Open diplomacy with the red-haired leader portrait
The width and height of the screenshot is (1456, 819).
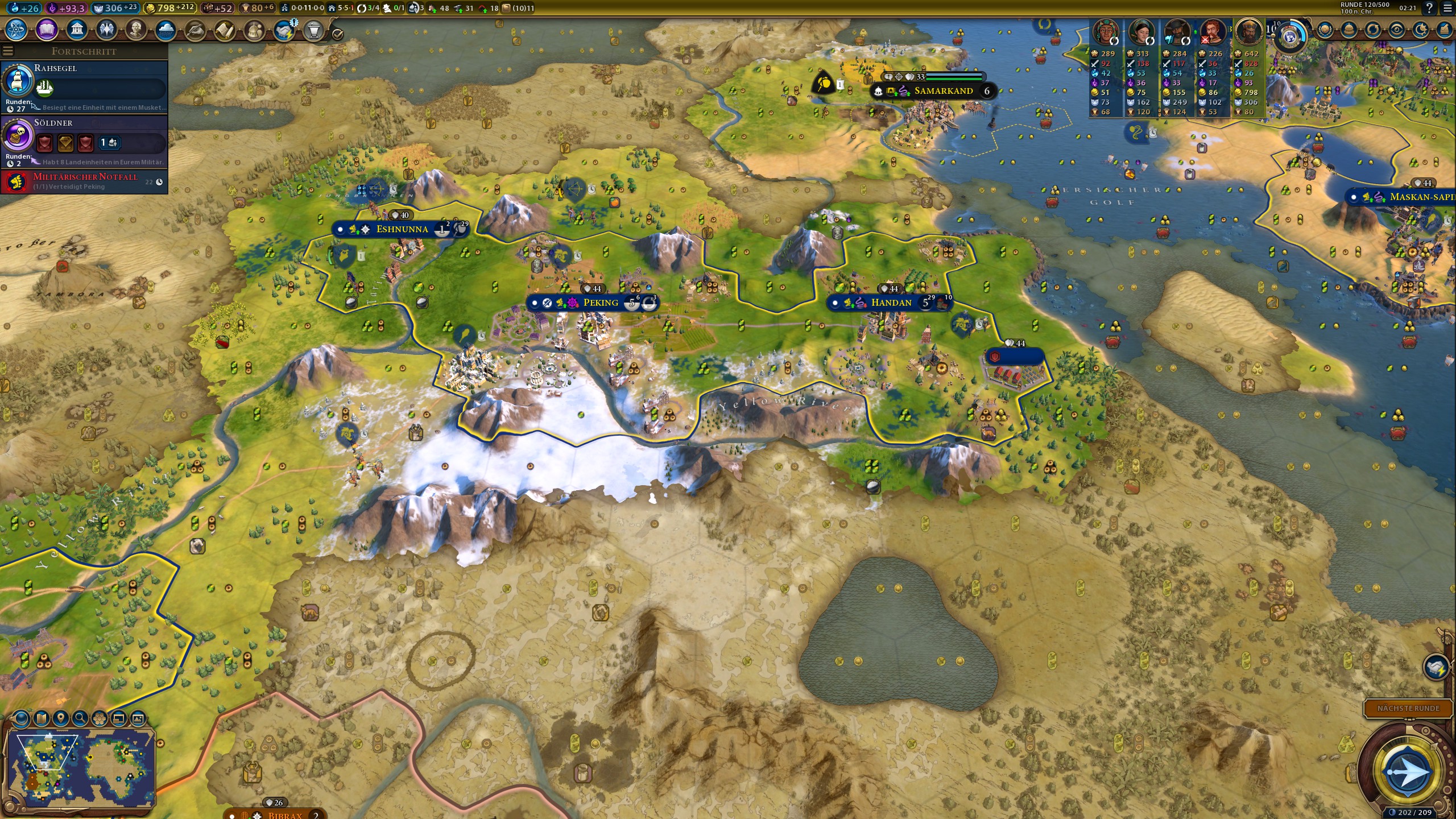tap(1212, 31)
